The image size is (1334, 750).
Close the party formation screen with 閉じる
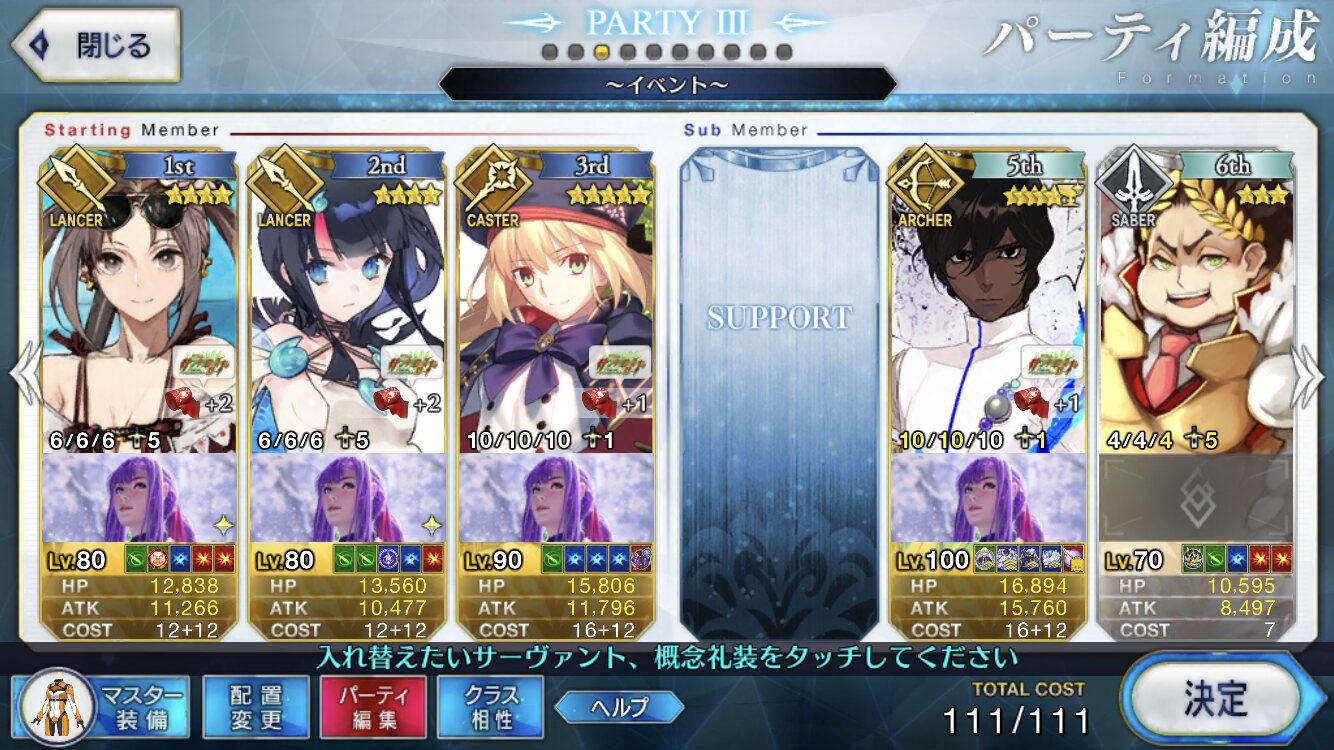[x=95, y=45]
